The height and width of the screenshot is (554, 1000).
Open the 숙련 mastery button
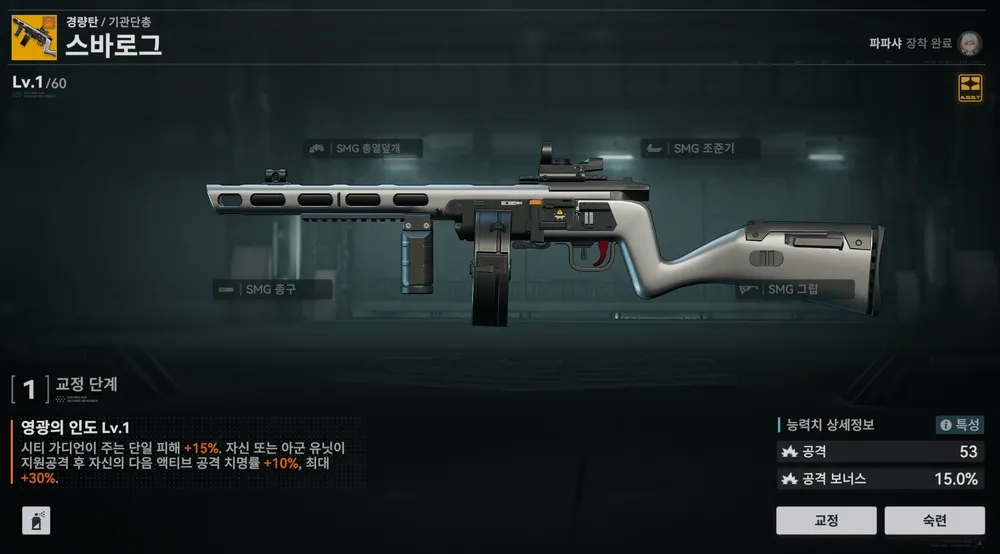[x=934, y=520]
